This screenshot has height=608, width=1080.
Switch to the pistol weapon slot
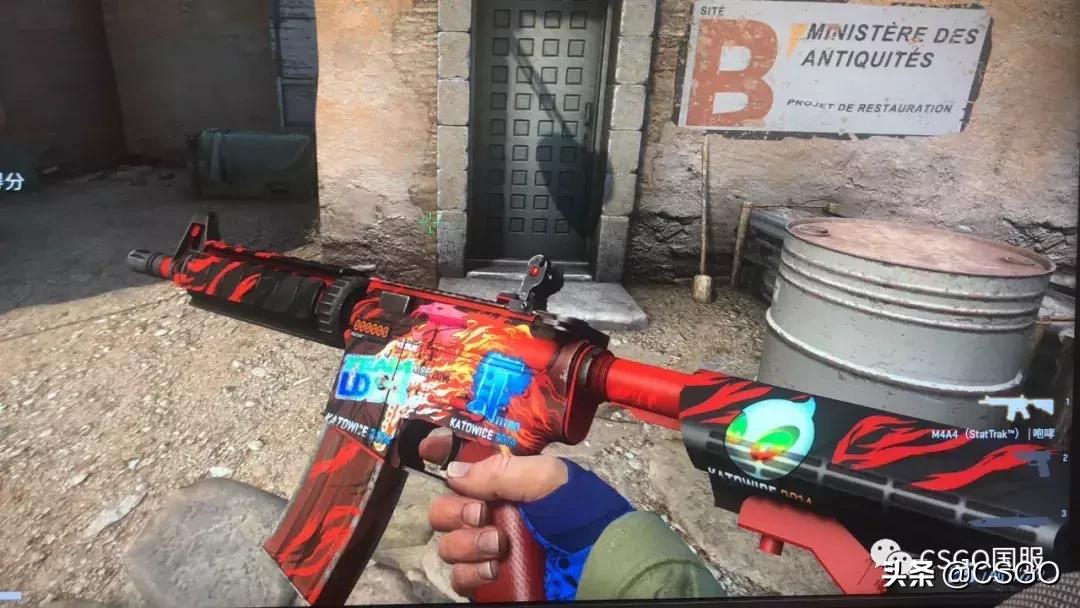(x=1036, y=465)
